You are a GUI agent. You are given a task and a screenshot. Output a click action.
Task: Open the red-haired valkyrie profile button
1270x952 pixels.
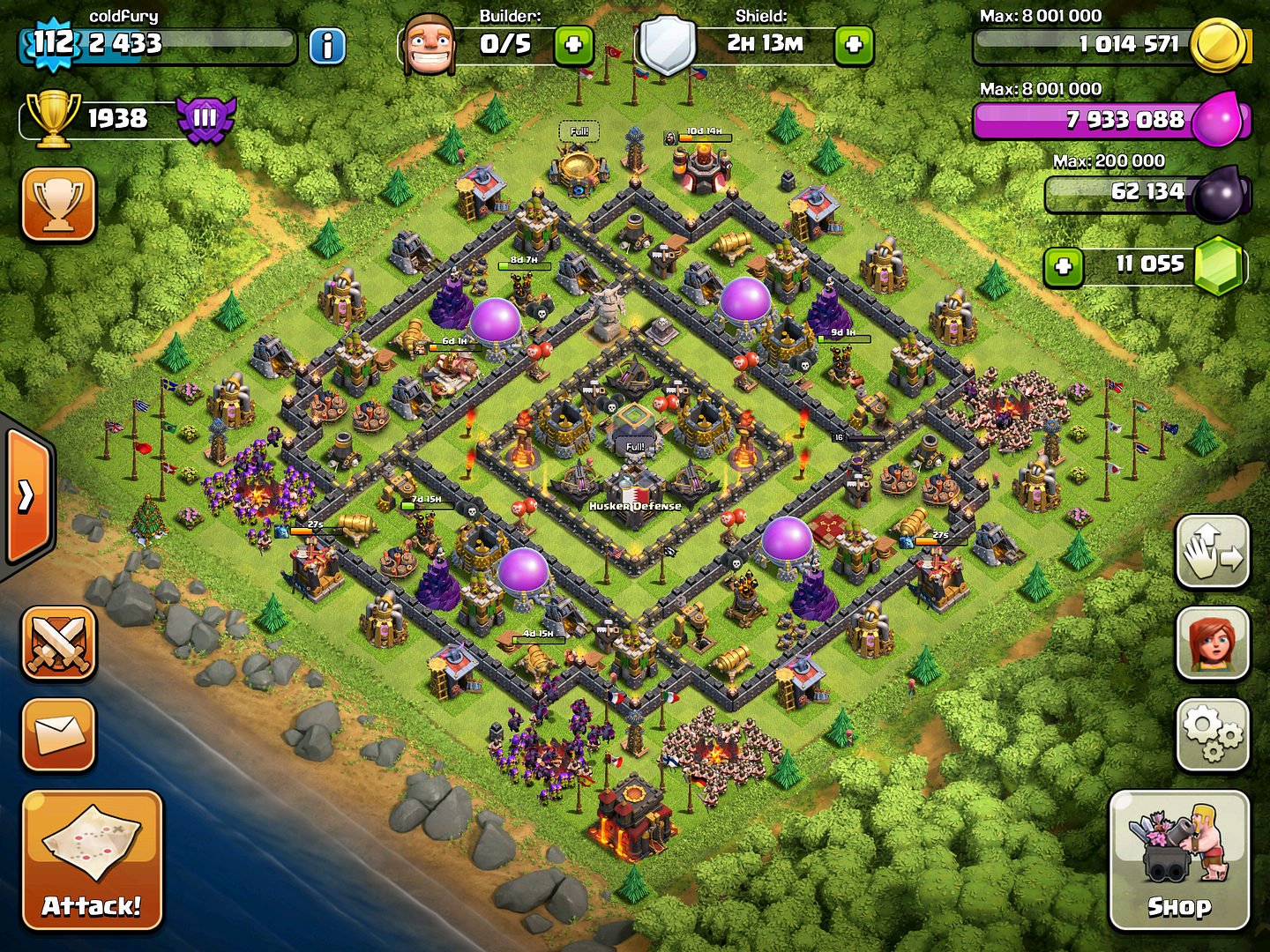click(1213, 643)
